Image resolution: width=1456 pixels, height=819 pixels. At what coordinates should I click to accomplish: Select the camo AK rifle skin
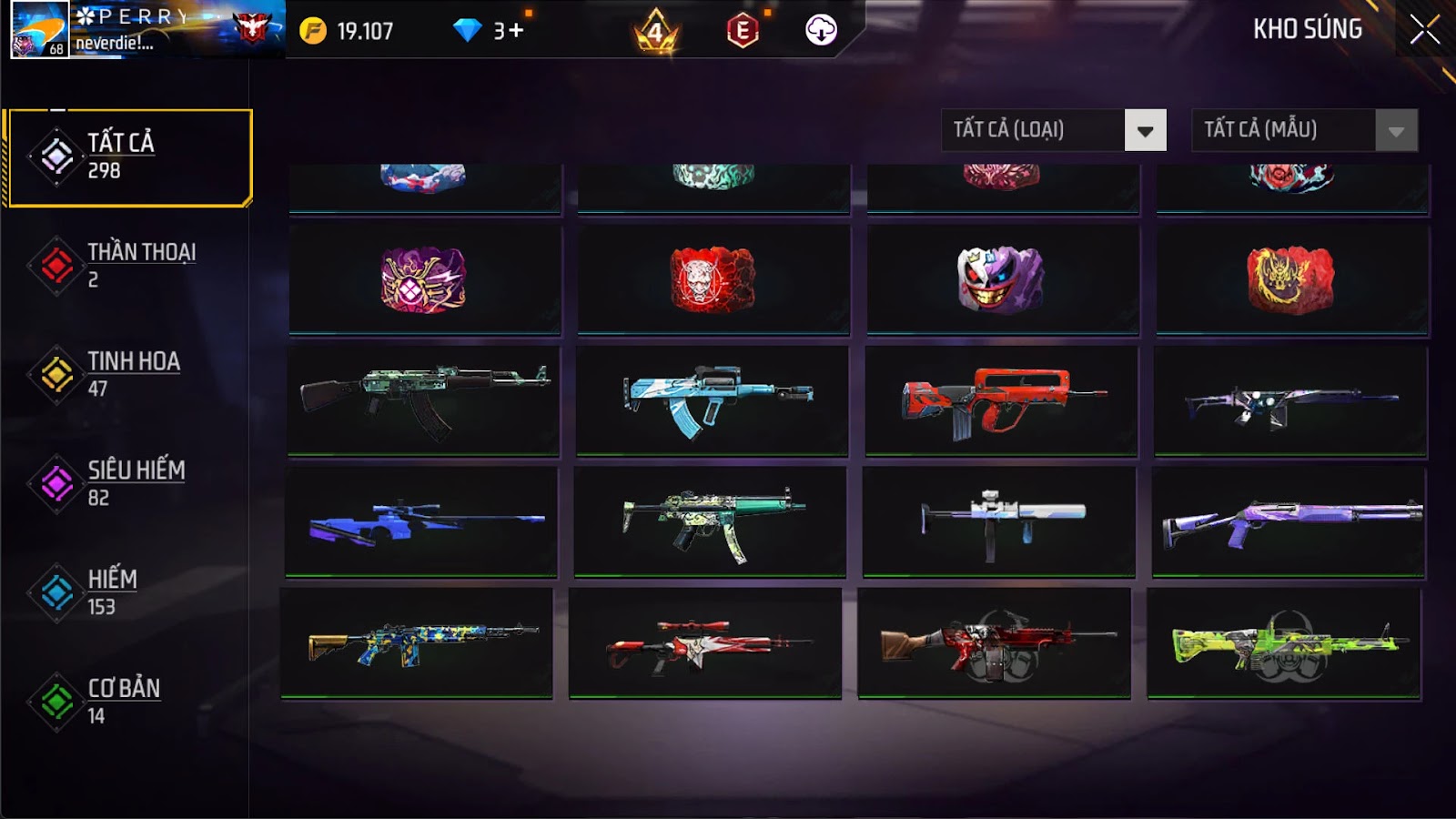click(x=424, y=399)
